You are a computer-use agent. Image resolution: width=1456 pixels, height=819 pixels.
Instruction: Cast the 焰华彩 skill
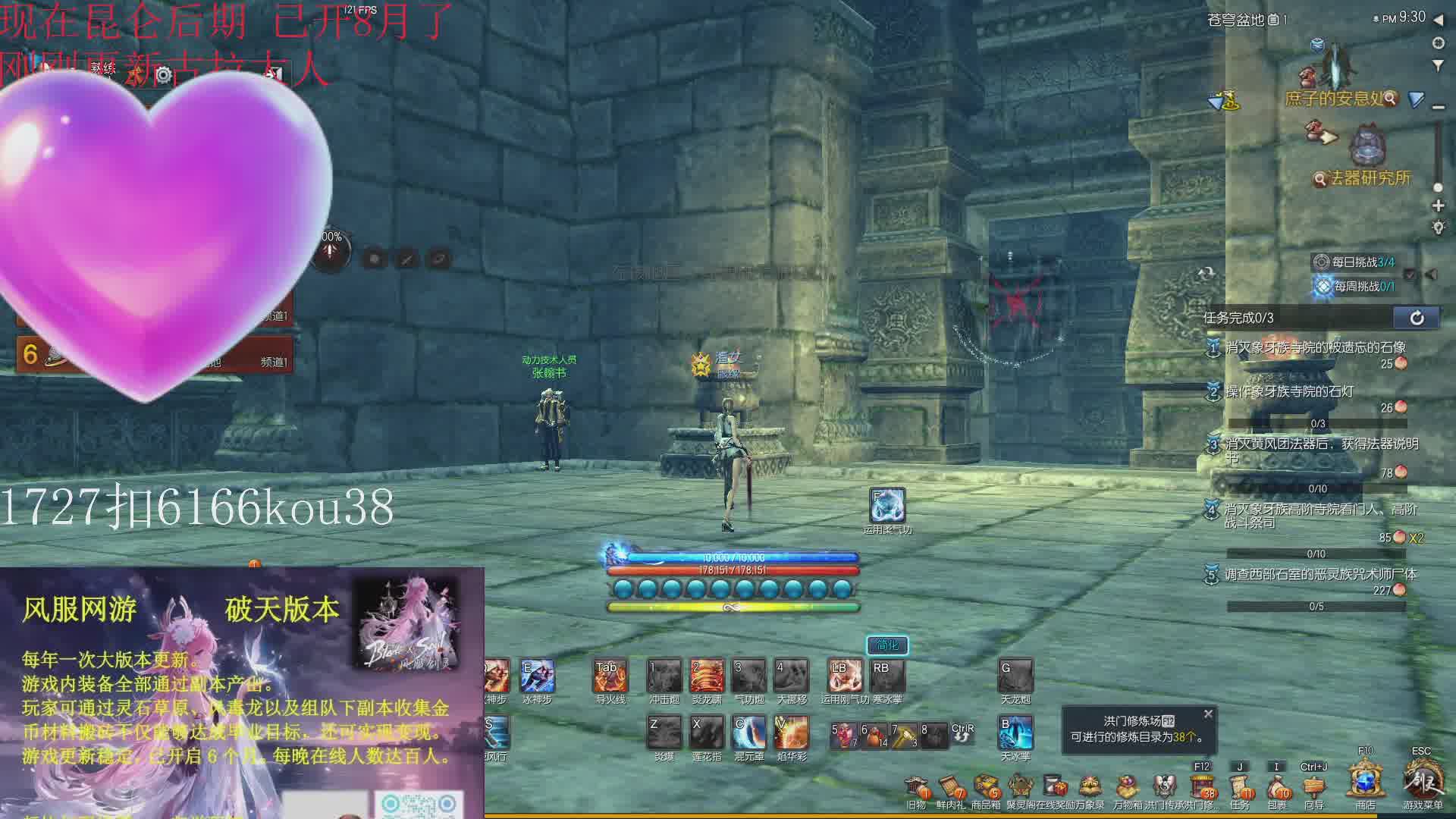coord(791,733)
